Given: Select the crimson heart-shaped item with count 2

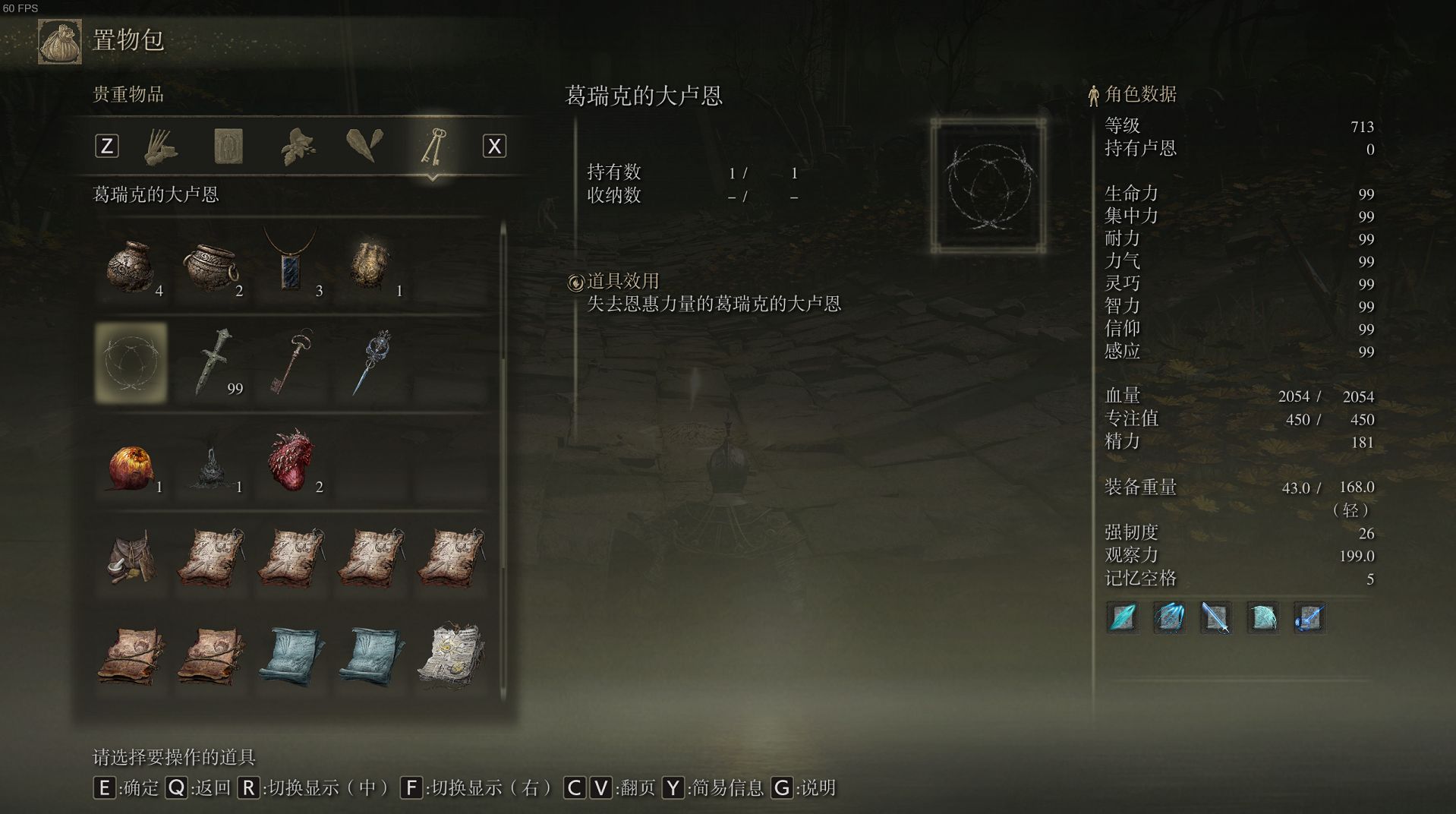Looking at the screenshot, I should pos(291,461).
